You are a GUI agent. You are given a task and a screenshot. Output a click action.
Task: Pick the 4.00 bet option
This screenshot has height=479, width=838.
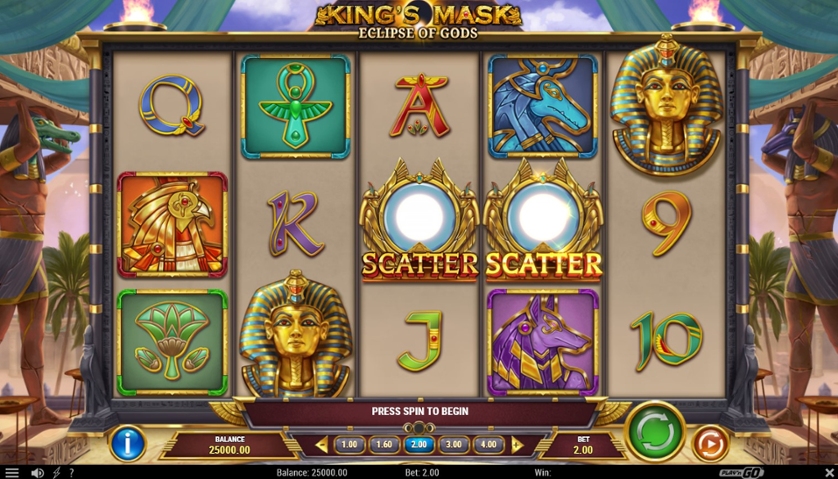(489, 445)
